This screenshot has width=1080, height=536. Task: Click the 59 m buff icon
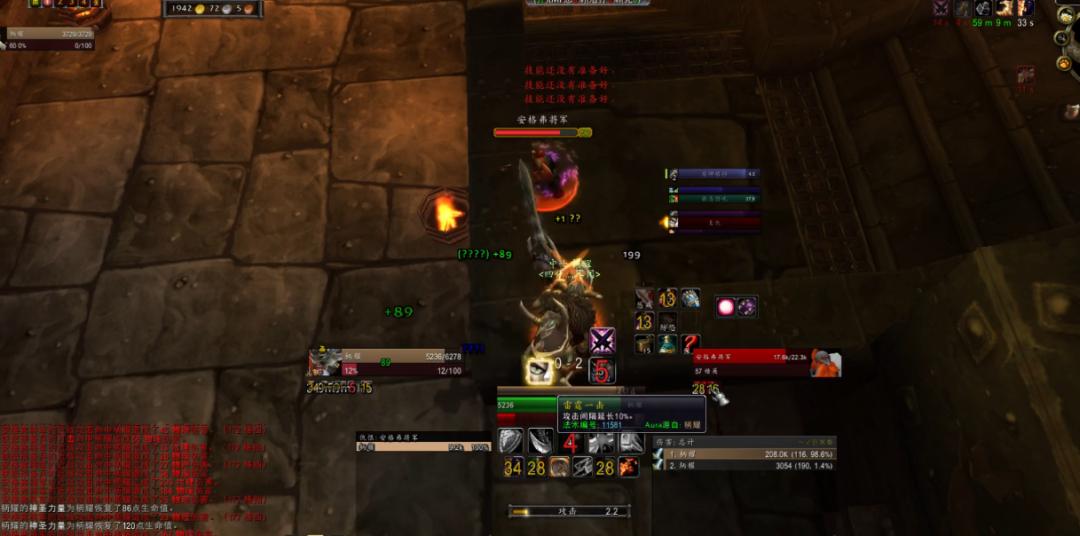pyautogui.click(x=984, y=9)
